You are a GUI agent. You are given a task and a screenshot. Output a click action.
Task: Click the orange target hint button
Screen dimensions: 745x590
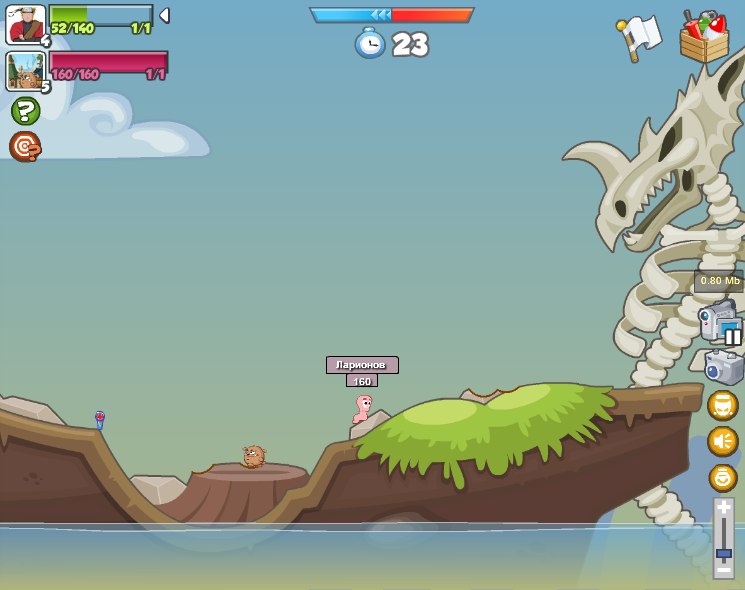click(25, 147)
